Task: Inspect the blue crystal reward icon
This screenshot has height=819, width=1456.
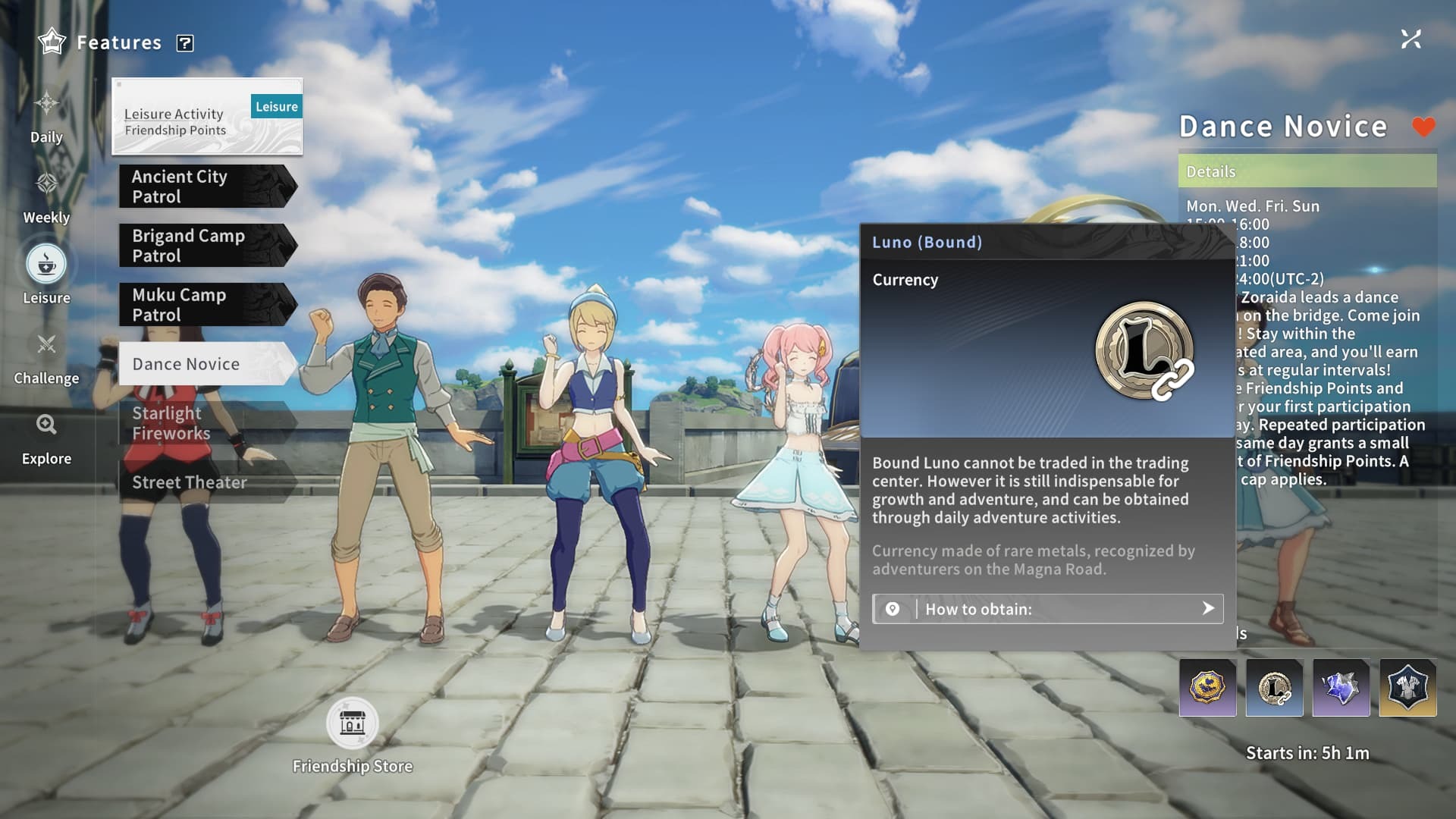Action: [1341, 689]
